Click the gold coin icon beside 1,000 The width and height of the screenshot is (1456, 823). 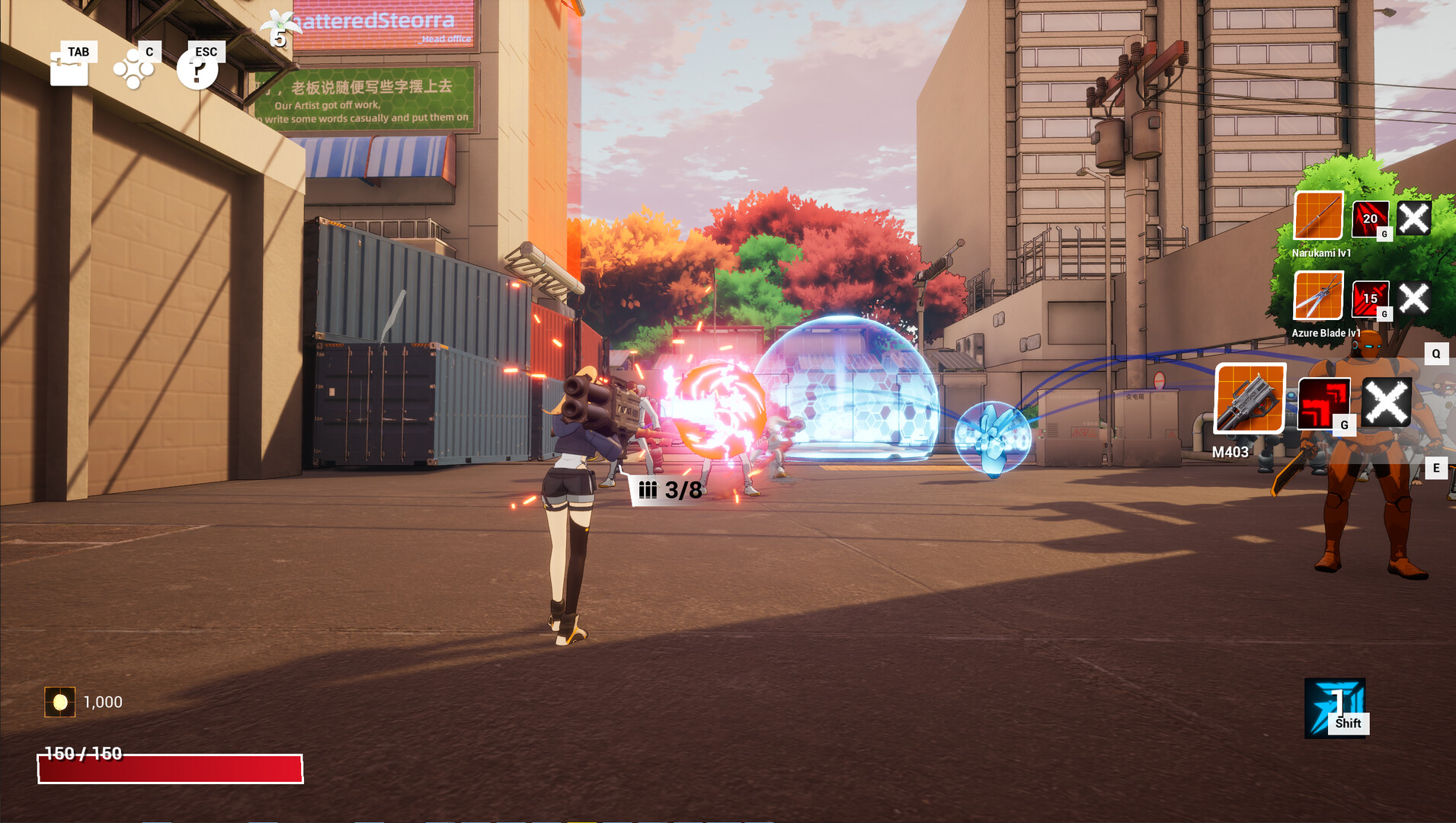(x=59, y=703)
